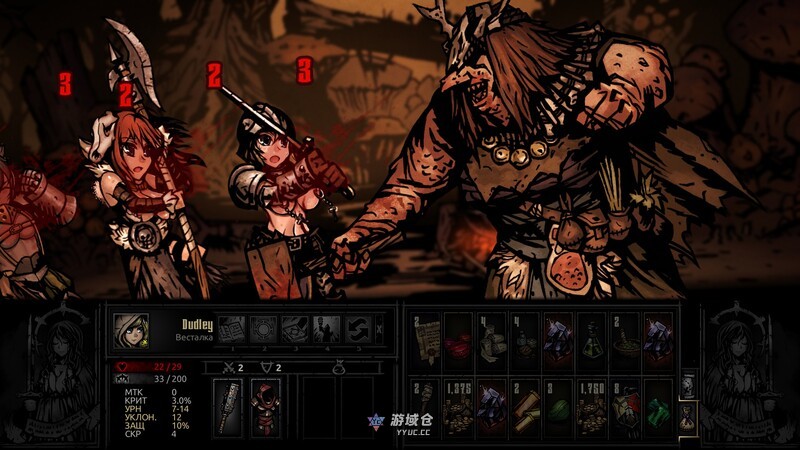The image size is (800, 450).
Task: Select the green antivenom flask
Action: pyautogui.click(x=591, y=339)
